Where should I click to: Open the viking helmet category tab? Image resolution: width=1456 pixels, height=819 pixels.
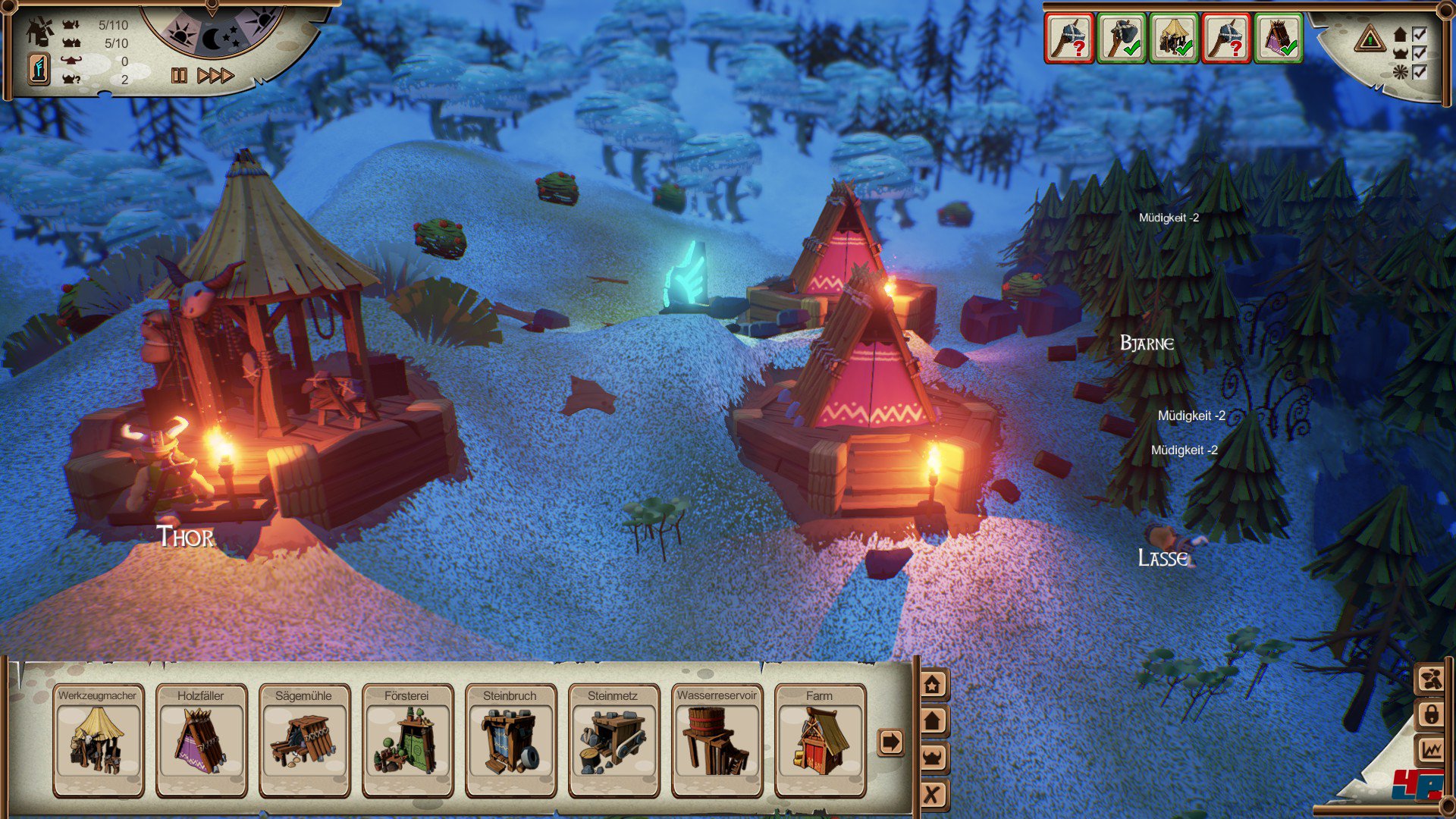pyautogui.click(x=933, y=757)
